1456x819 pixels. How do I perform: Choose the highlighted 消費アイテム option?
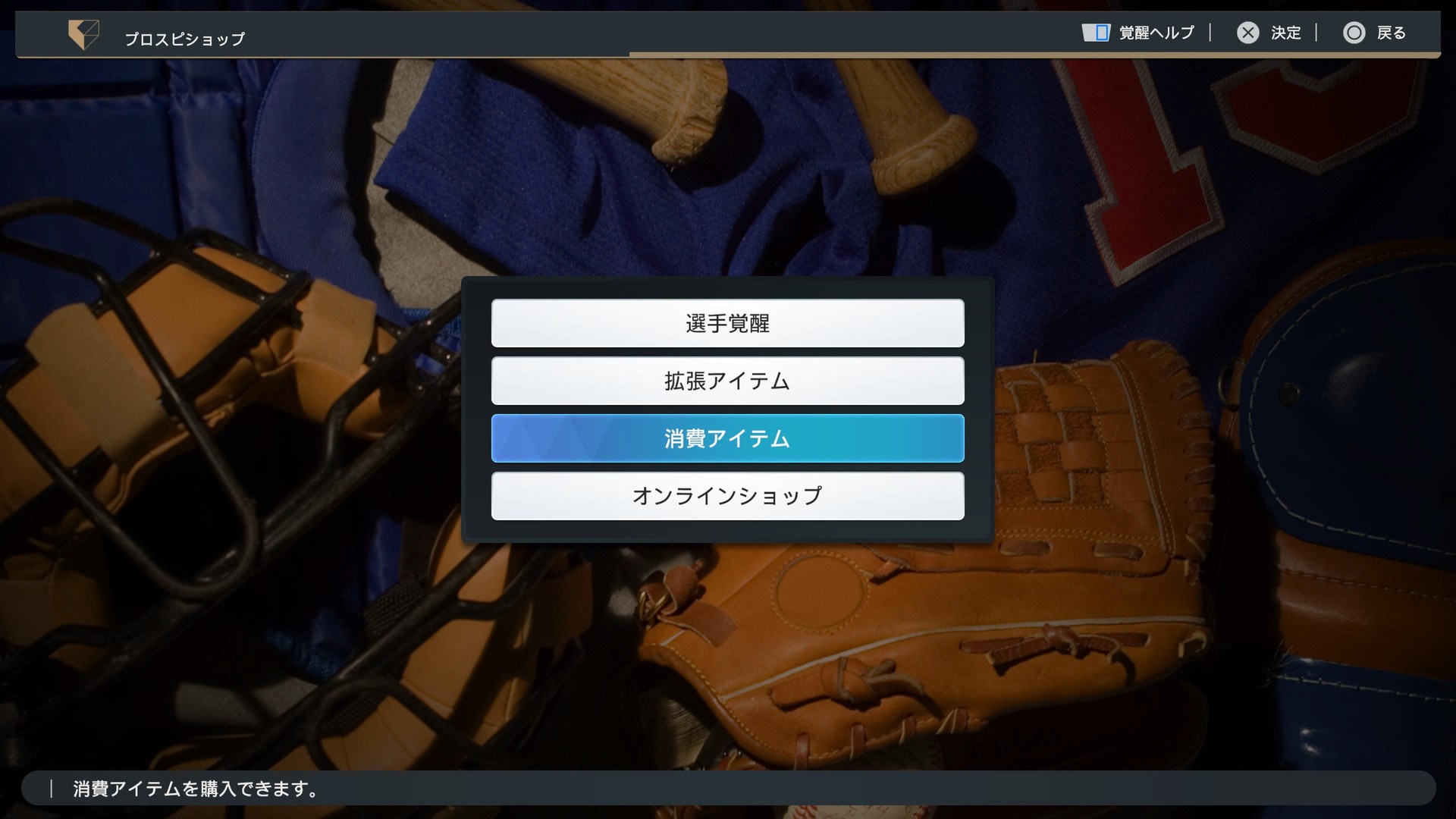(727, 438)
